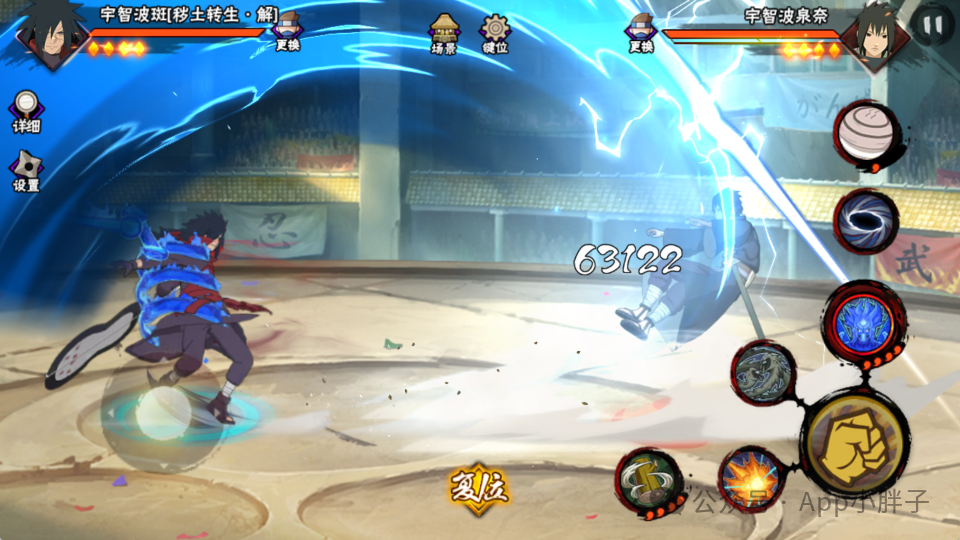
Task: Open the 详细 details panel
Action: 26,111
